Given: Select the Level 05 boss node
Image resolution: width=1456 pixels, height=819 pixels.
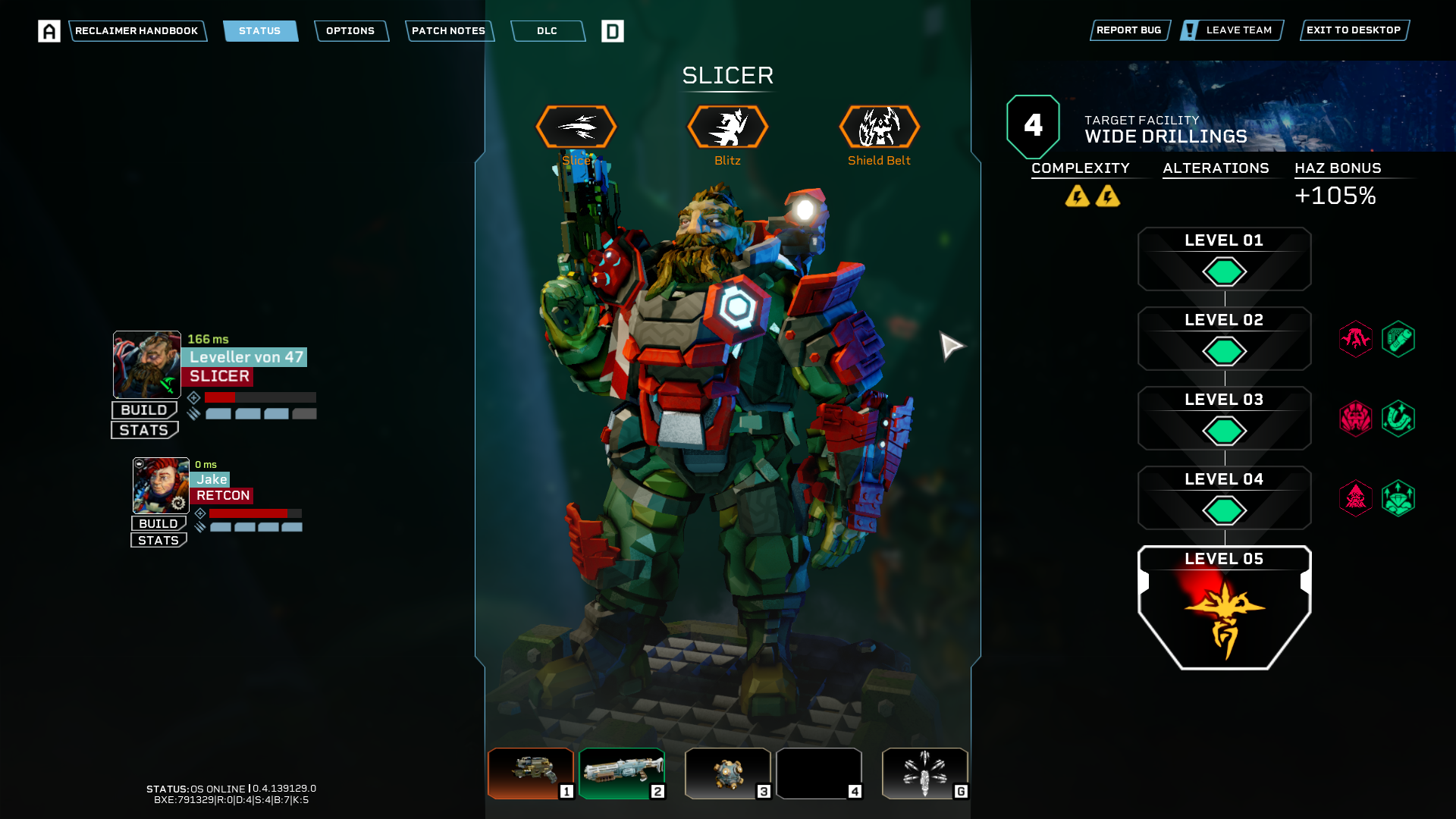Looking at the screenshot, I should (x=1224, y=608).
